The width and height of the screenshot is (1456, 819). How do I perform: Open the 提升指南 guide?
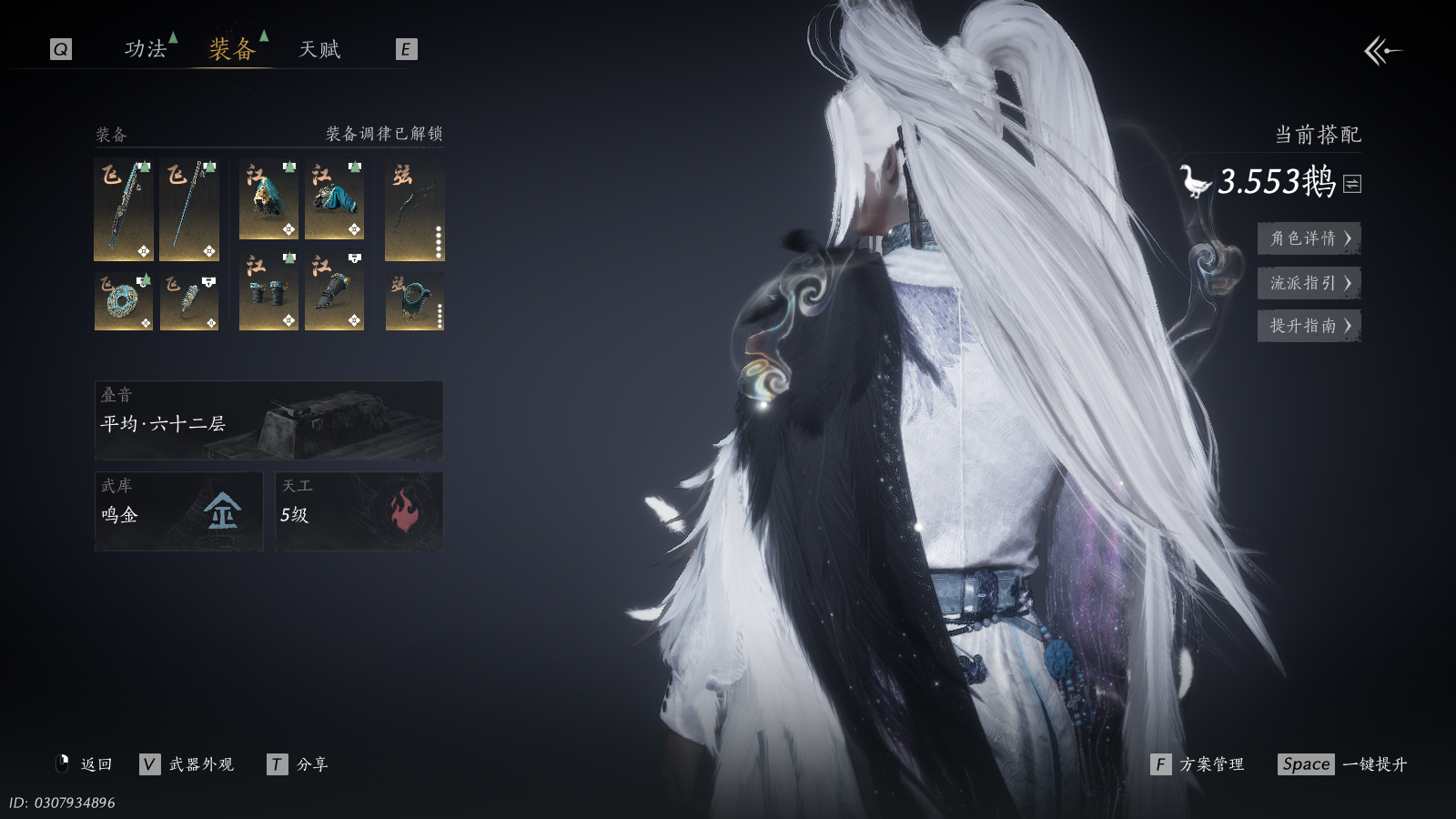[1309, 326]
